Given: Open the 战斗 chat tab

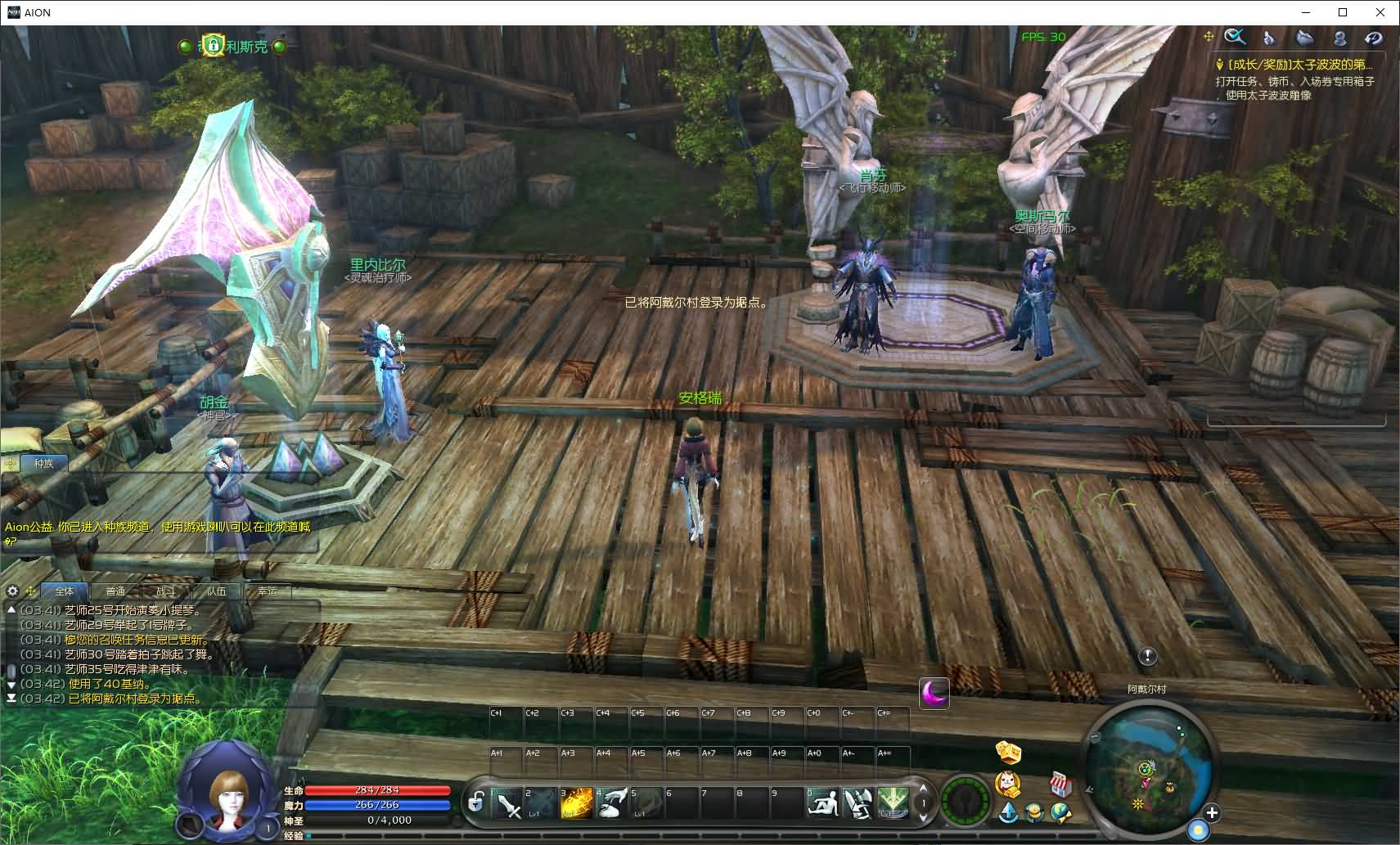Looking at the screenshot, I should click(x=165, y=591).
